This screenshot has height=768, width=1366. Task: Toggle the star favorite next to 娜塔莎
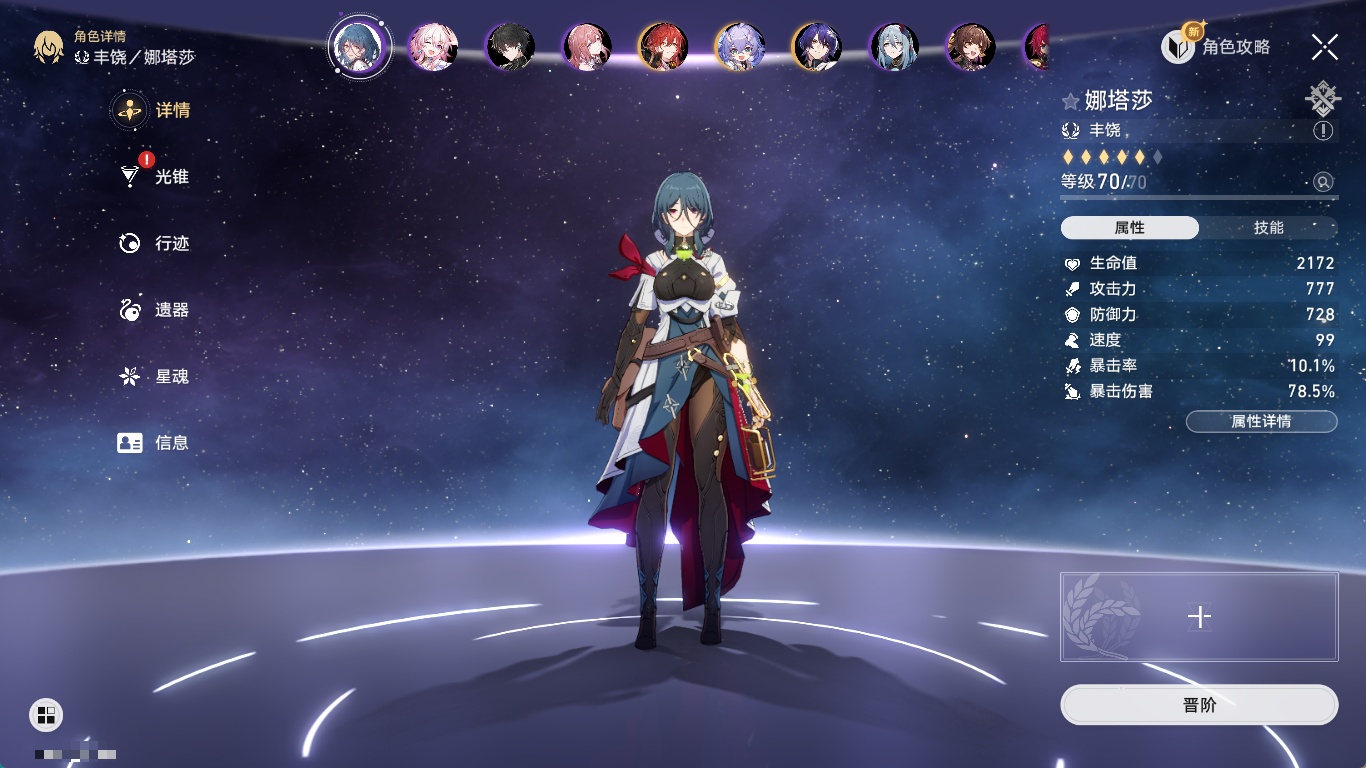click(1071, 101)
